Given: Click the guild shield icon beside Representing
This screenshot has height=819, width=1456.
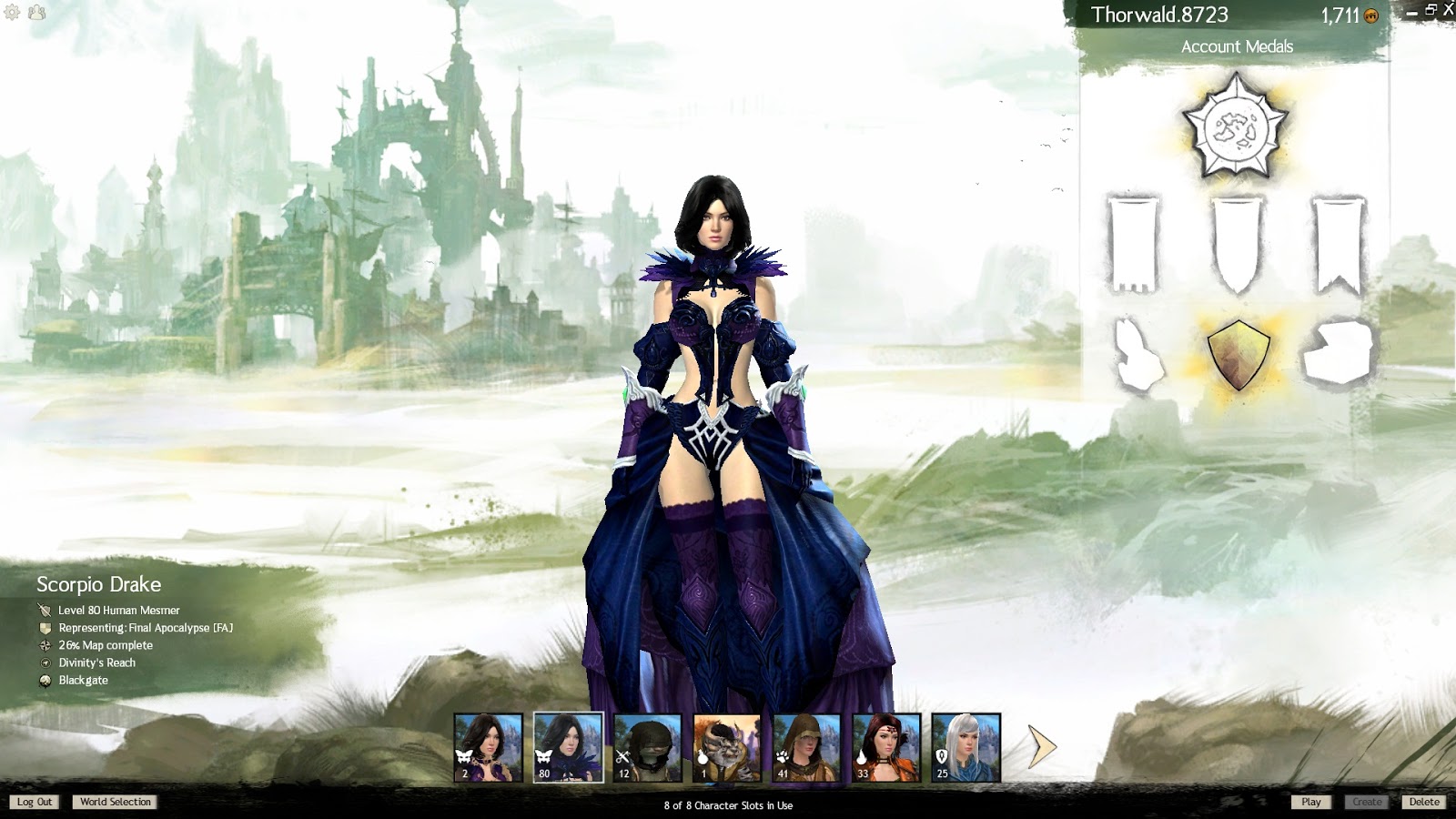Looking at the screenshot, I should pyautogui.click(x=43, y=627).
